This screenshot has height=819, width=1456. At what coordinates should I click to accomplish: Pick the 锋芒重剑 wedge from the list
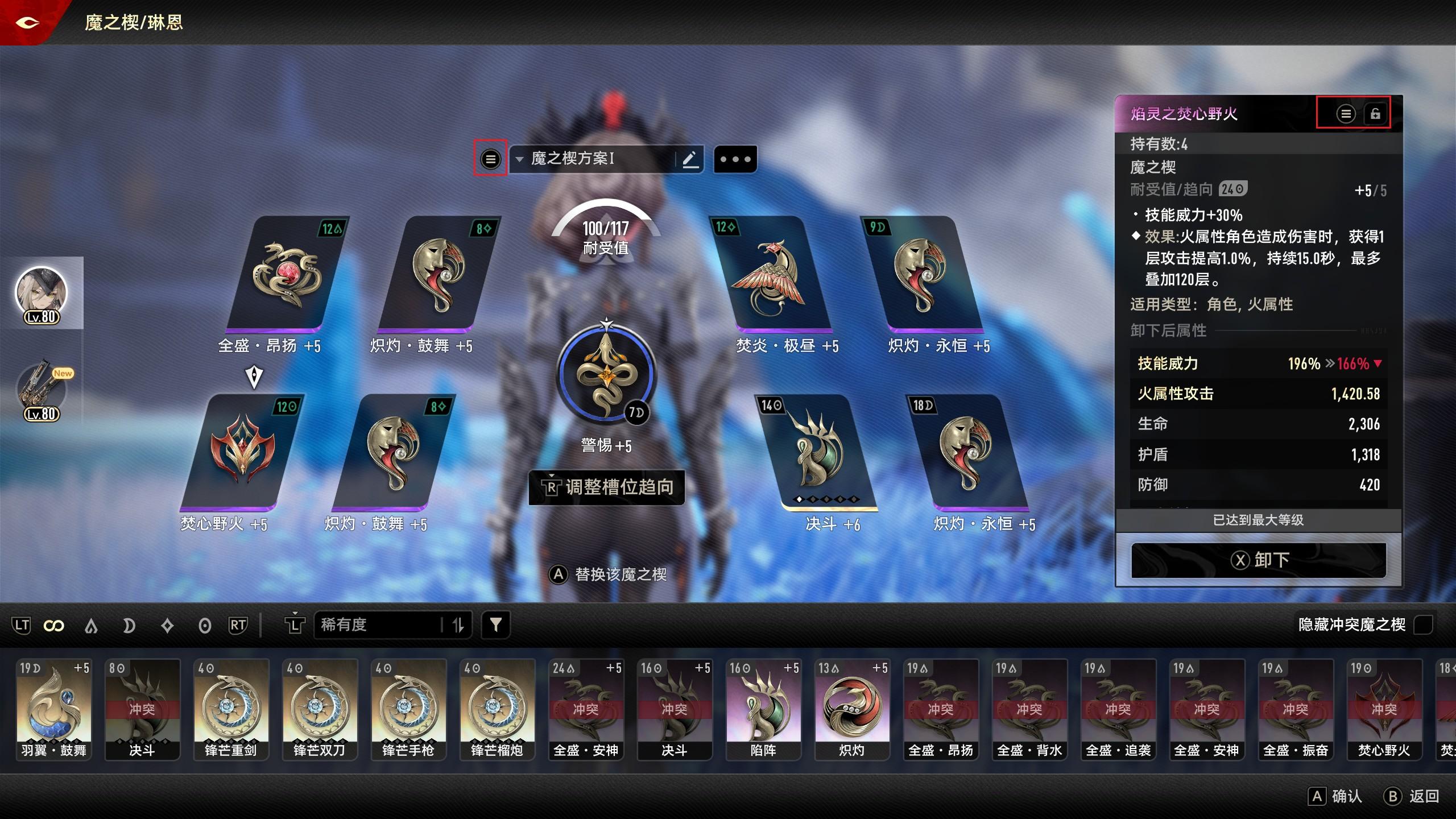click(231, 709)
